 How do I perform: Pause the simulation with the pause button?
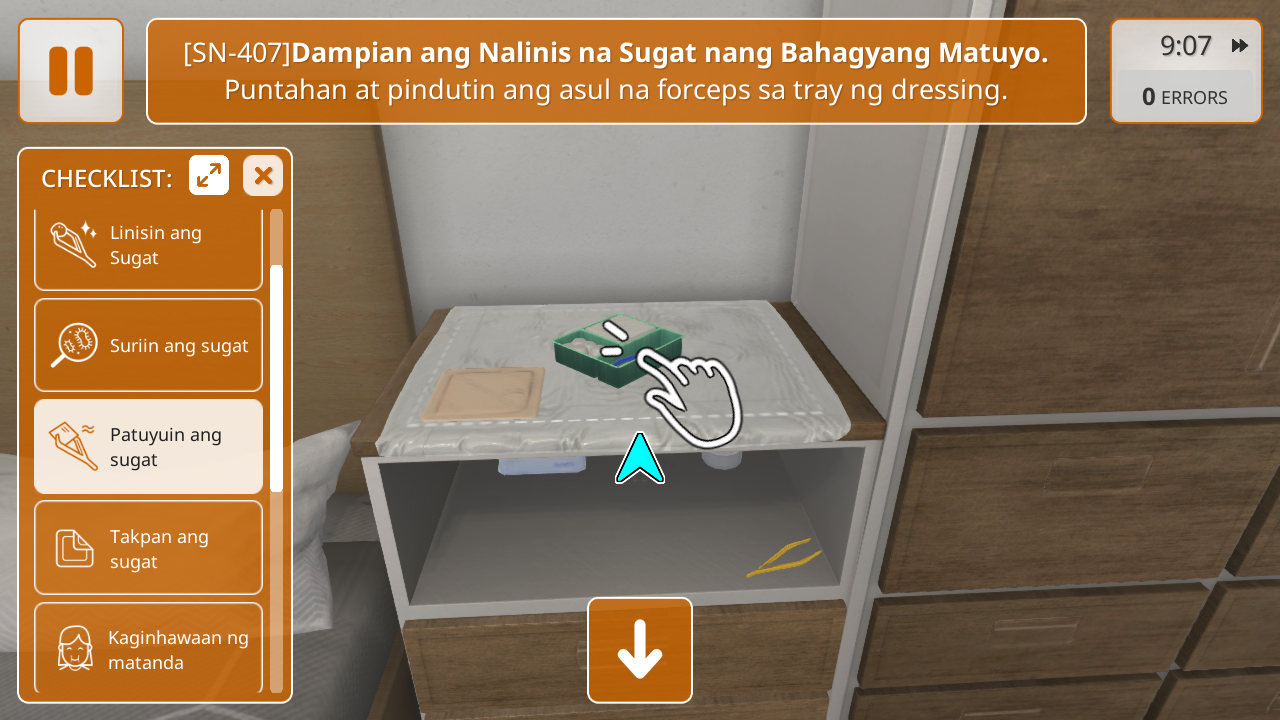[x=71, y=71]
